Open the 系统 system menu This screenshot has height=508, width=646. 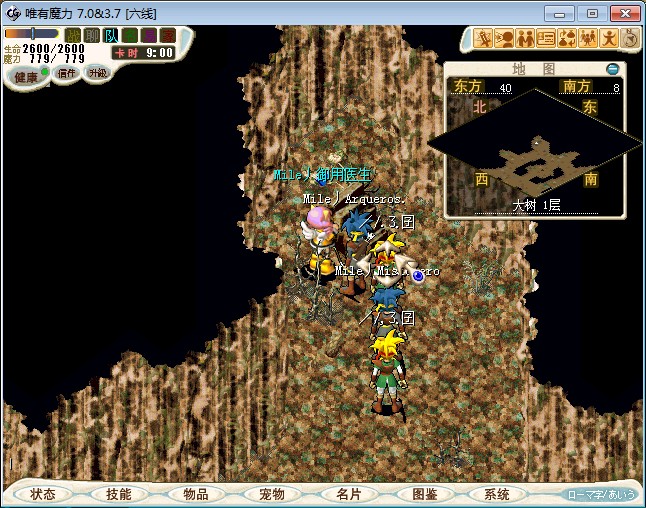click(497, 494)
